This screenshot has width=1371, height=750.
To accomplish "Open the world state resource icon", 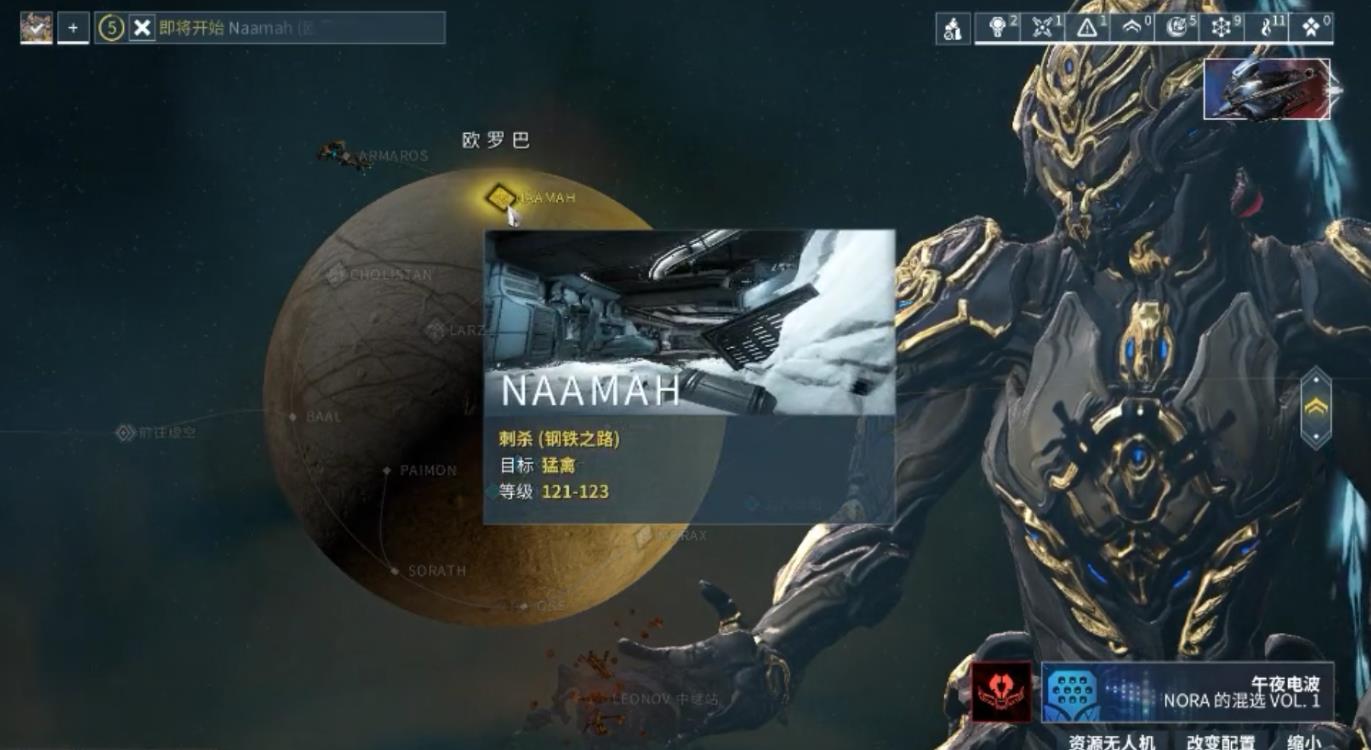I will click(953, 28).
